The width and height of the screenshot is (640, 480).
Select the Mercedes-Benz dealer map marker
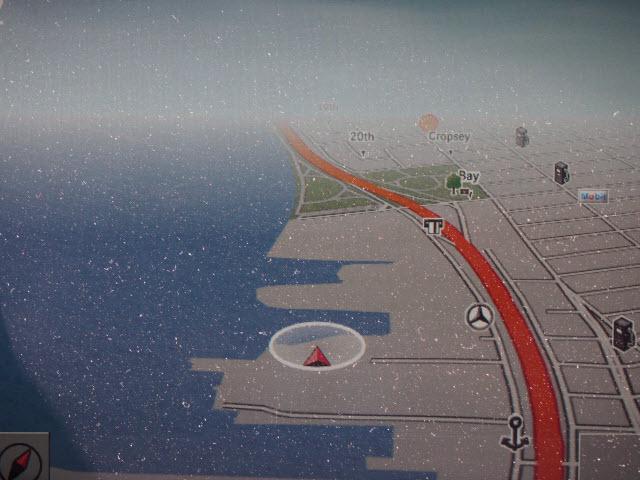pyautogui.click(x=480, y=317)
